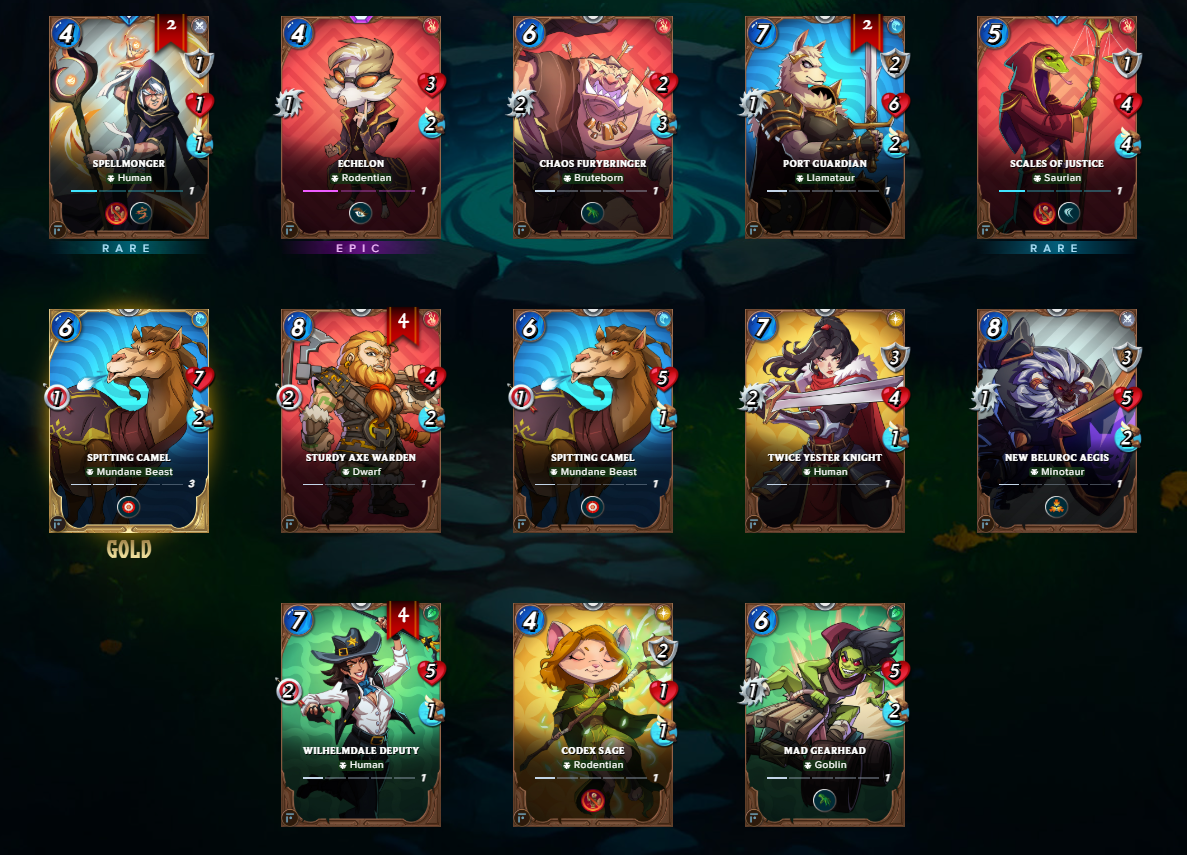Select the Spellmonger card

click(129, 127)
